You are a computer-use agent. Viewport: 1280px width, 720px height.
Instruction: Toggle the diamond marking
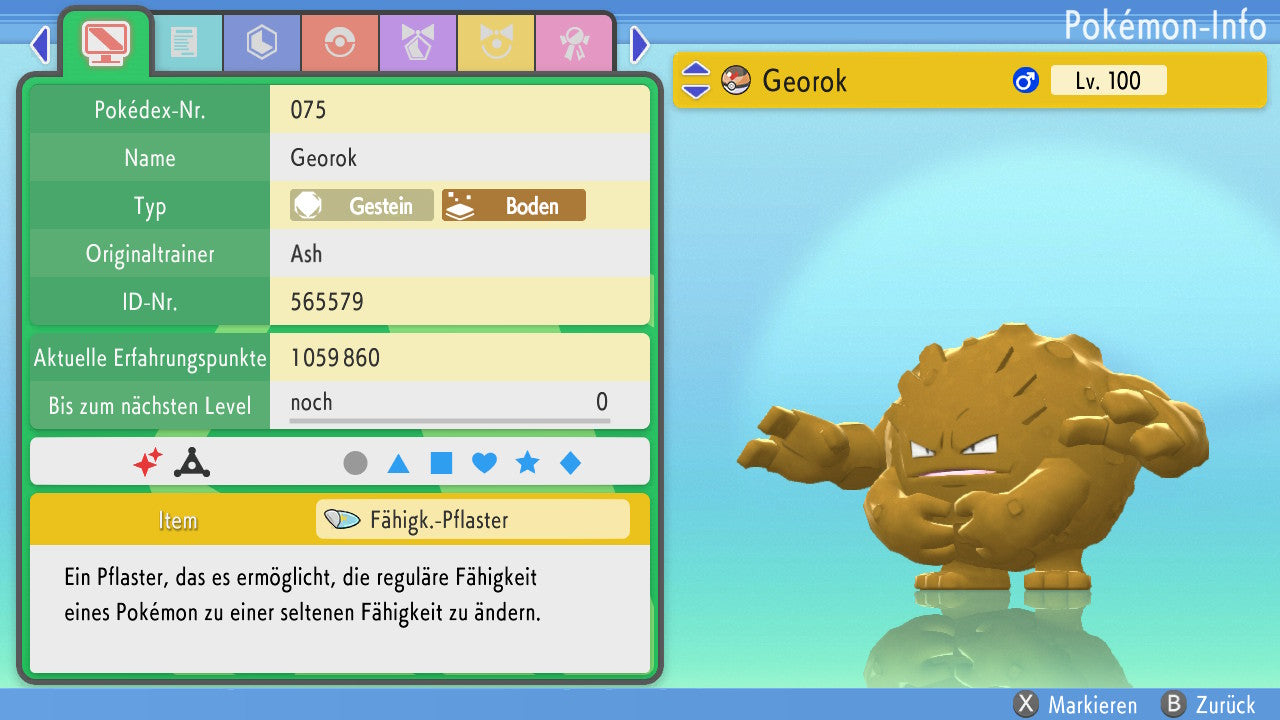click(570, 463)
